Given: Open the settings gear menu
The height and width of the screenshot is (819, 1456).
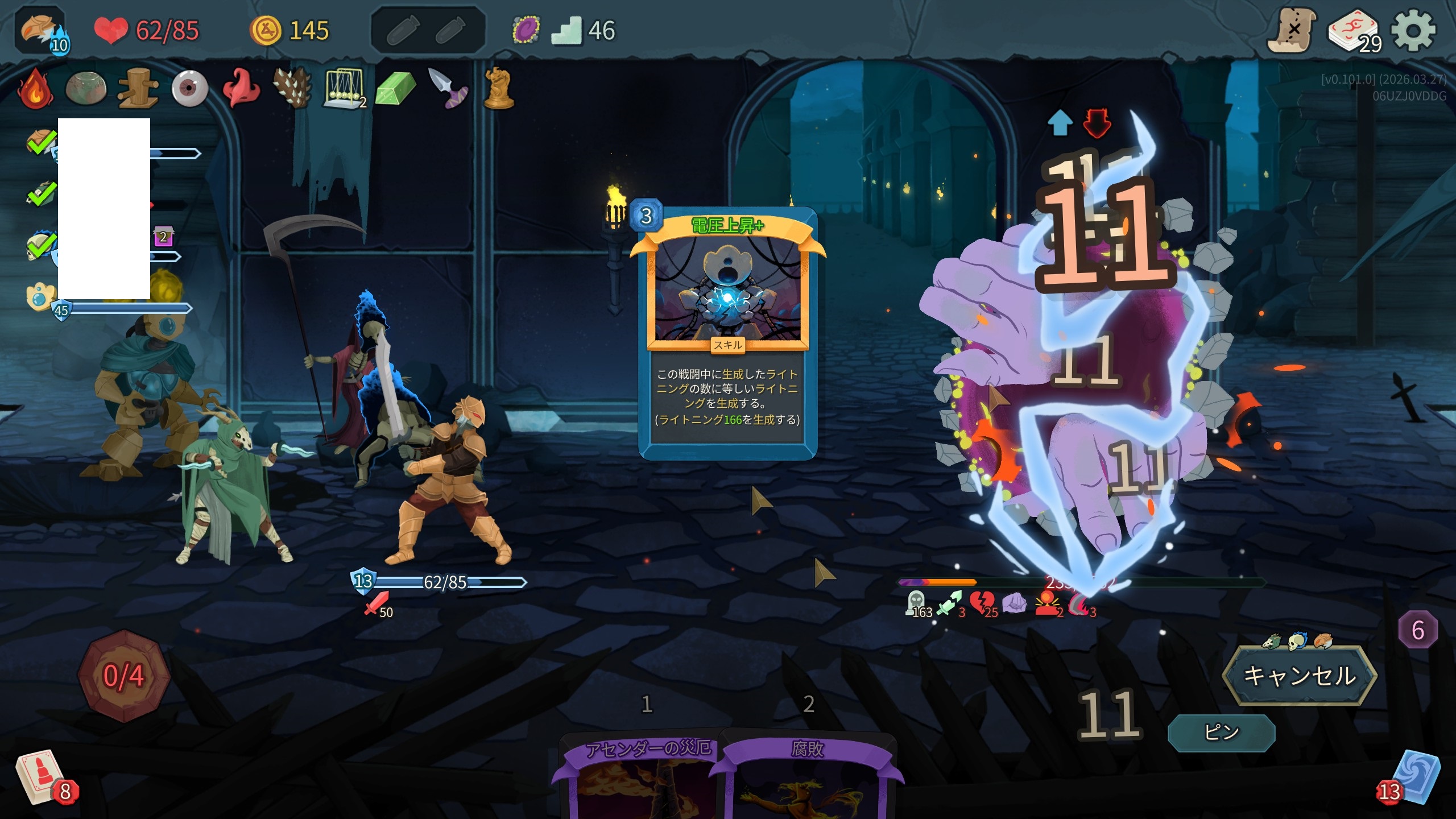Looking at the screenshot, I should pyautogui.click(x=1413, y=31).
